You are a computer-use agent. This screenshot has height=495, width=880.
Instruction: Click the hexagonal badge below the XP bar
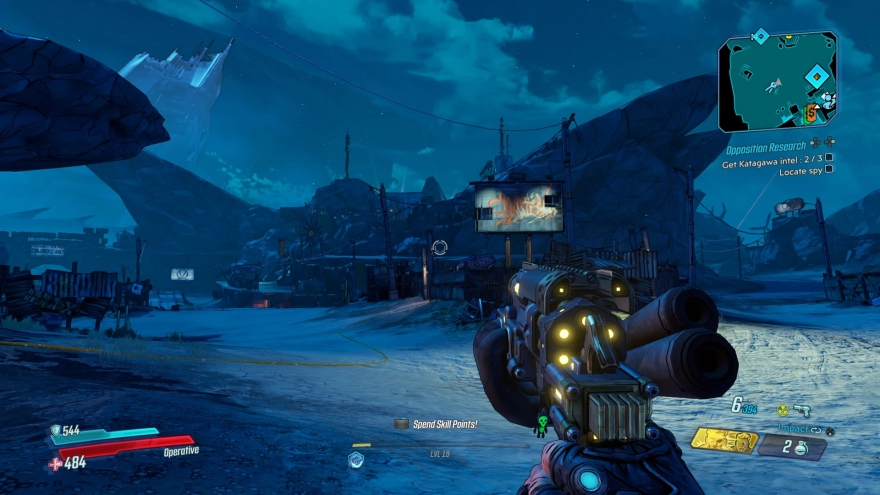click(355, 459)
